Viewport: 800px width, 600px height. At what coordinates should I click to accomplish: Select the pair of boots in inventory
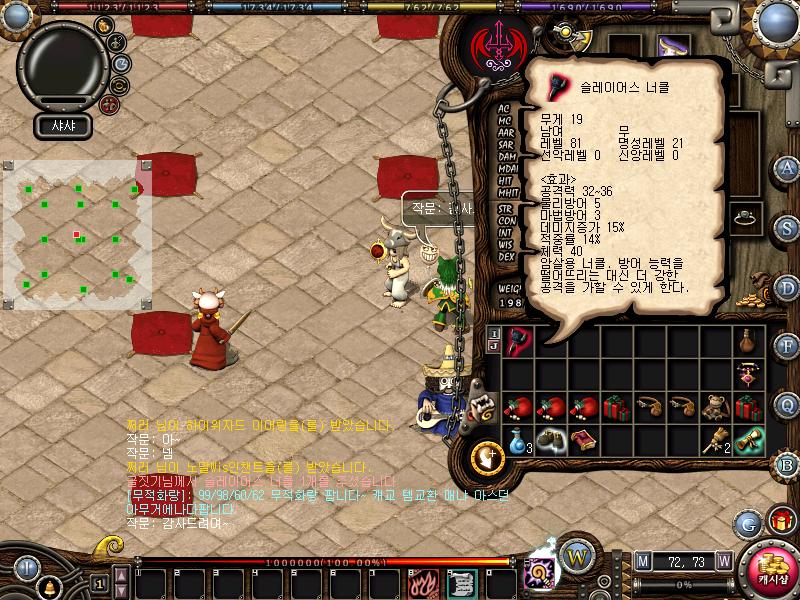pos(549,440)
